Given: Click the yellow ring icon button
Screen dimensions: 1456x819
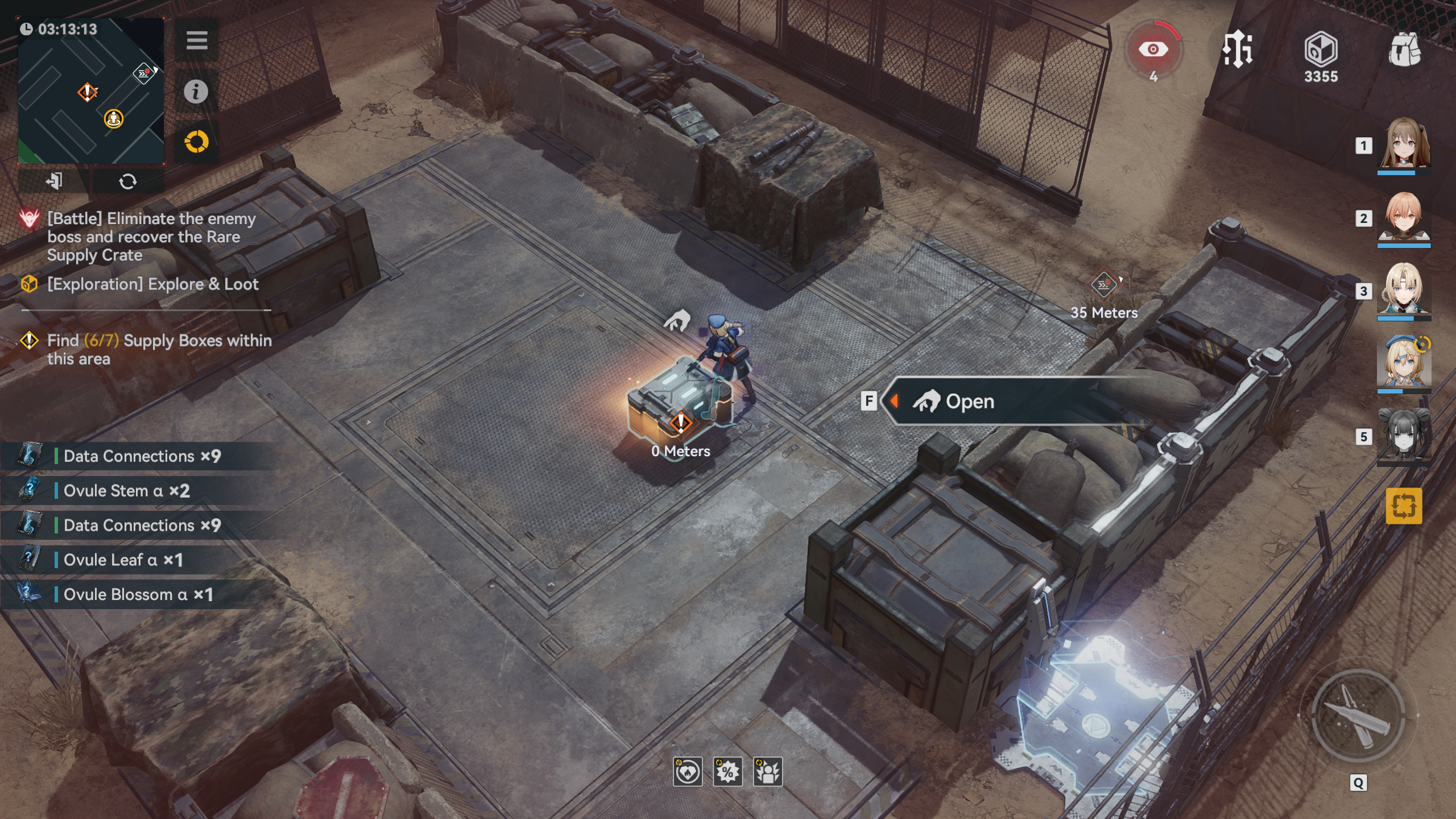Looking at the screenshot, I should 196,142.
